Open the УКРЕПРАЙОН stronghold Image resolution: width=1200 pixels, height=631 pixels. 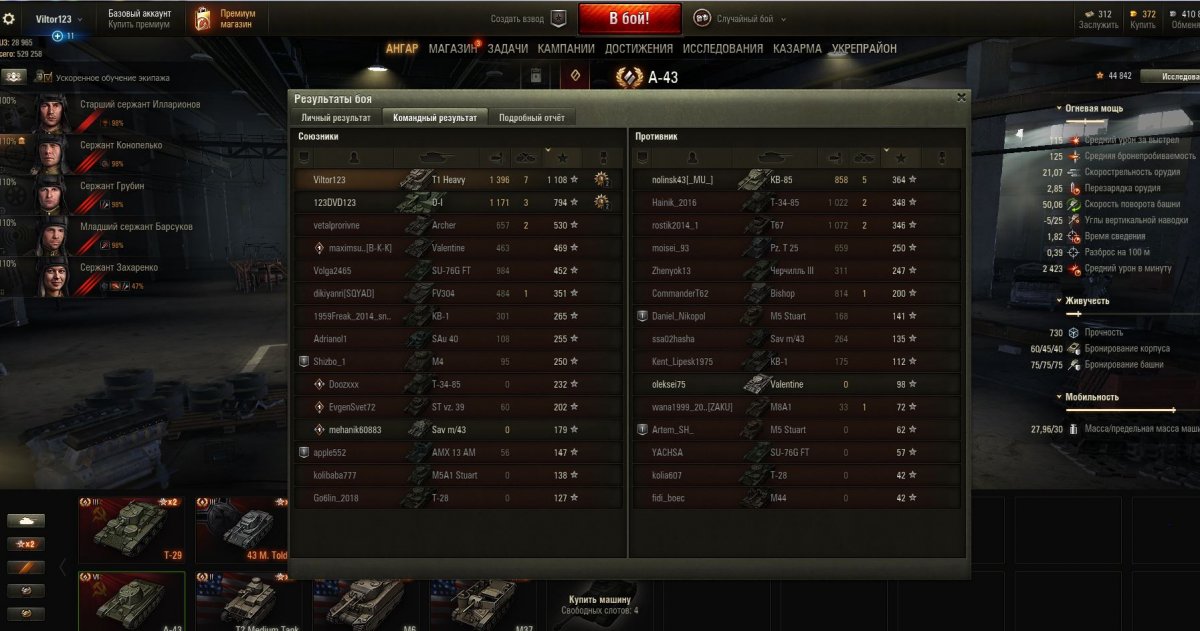[864, 48]
